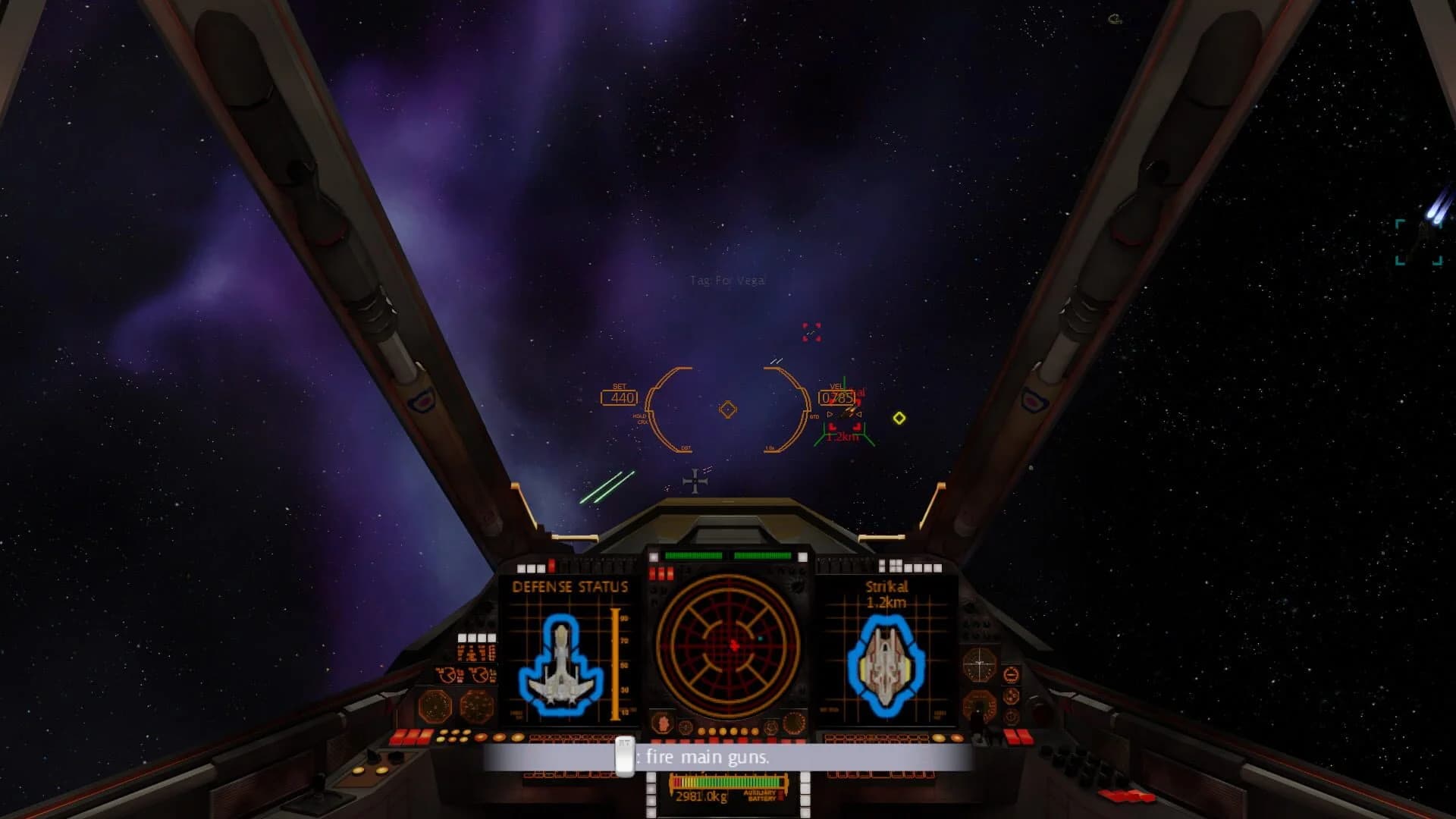This screenshot has height=819, width=1456.
Task: Click the red contact blip on radar
Action: click(x=733, y=646)
